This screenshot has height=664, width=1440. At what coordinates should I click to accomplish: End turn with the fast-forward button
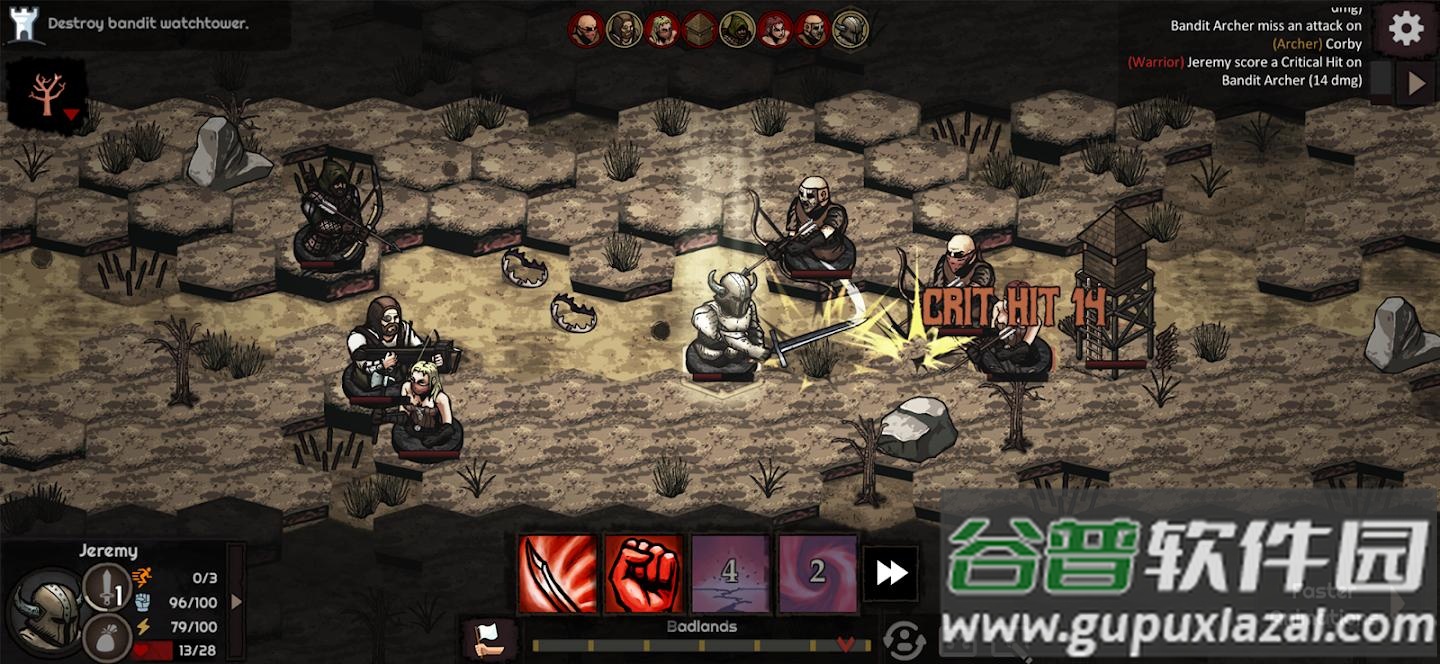(891, 573)
